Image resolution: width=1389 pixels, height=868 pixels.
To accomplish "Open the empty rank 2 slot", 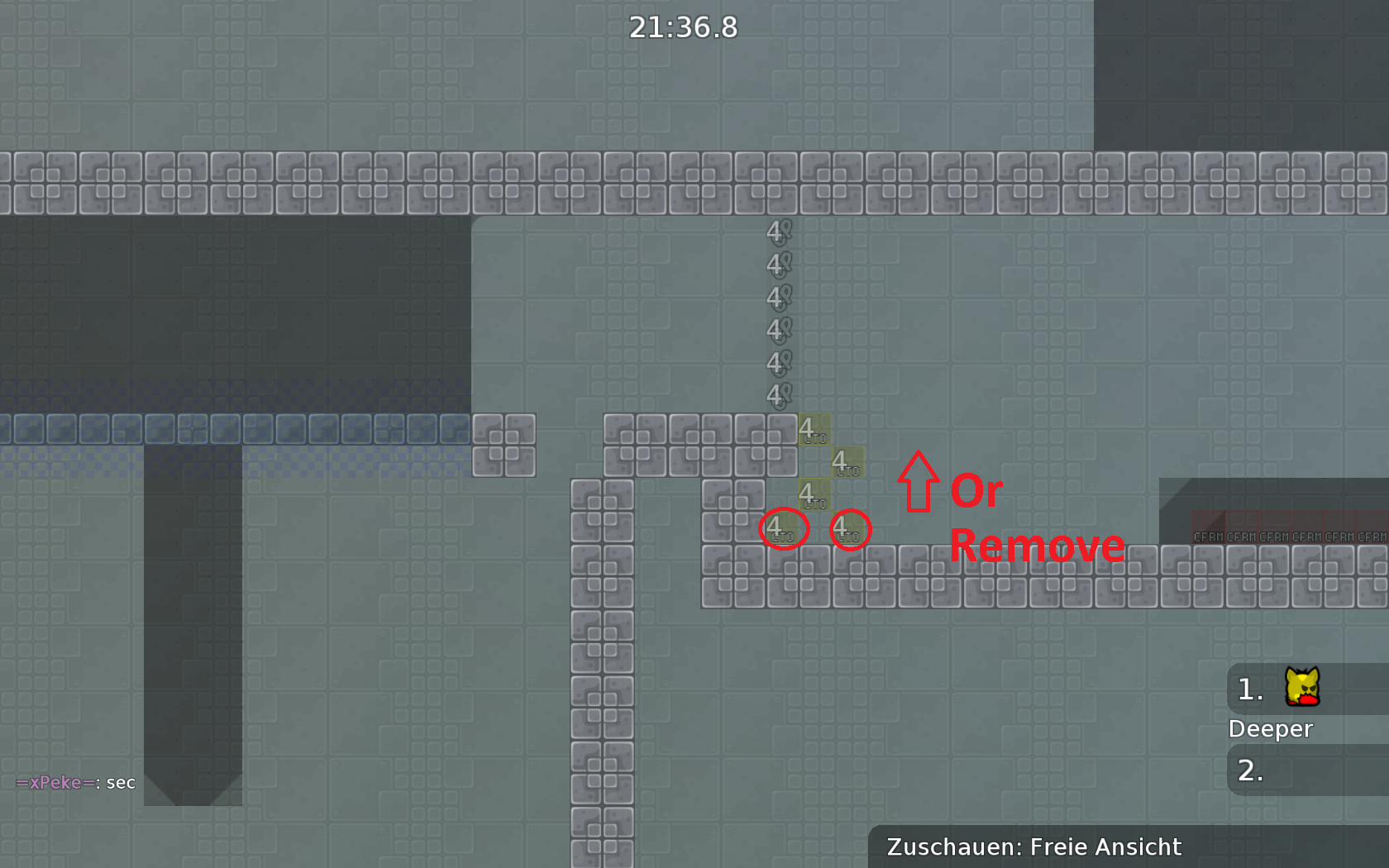I will tap(1251, 771).
